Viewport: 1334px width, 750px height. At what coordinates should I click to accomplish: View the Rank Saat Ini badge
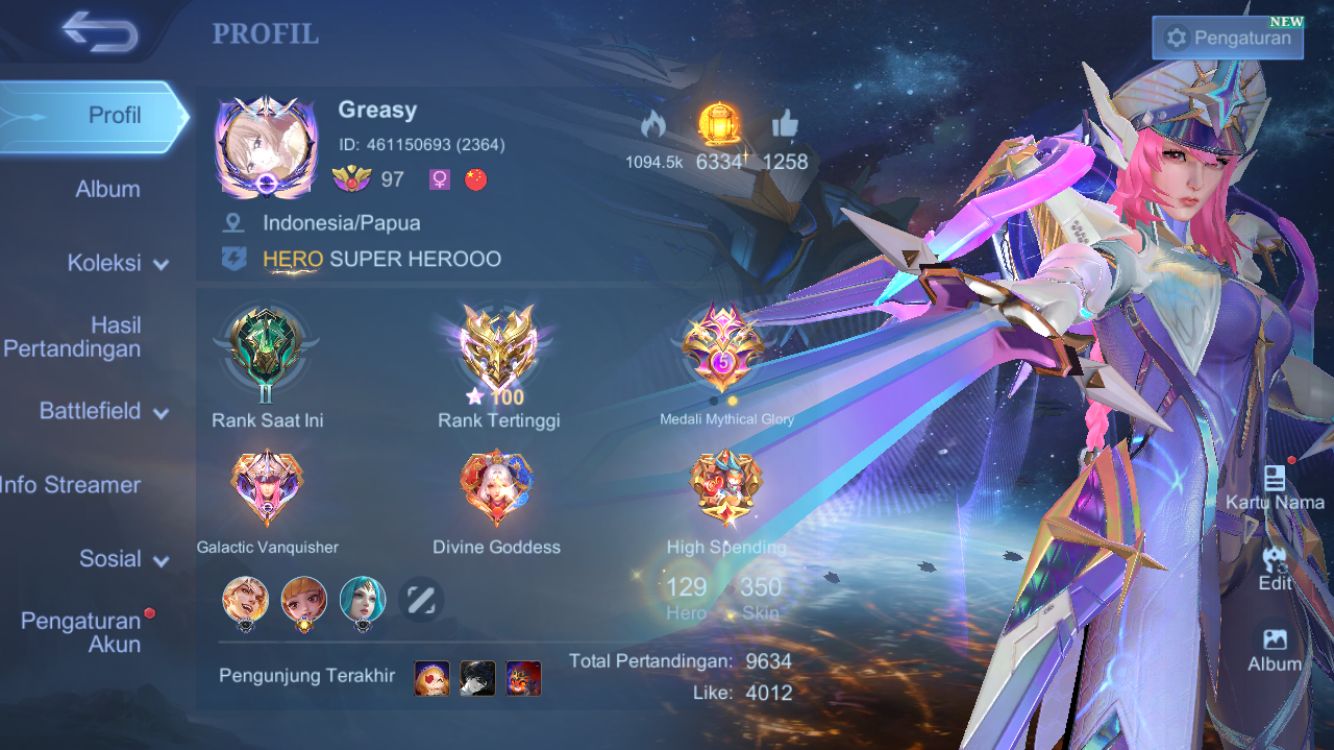click(267, 349)
